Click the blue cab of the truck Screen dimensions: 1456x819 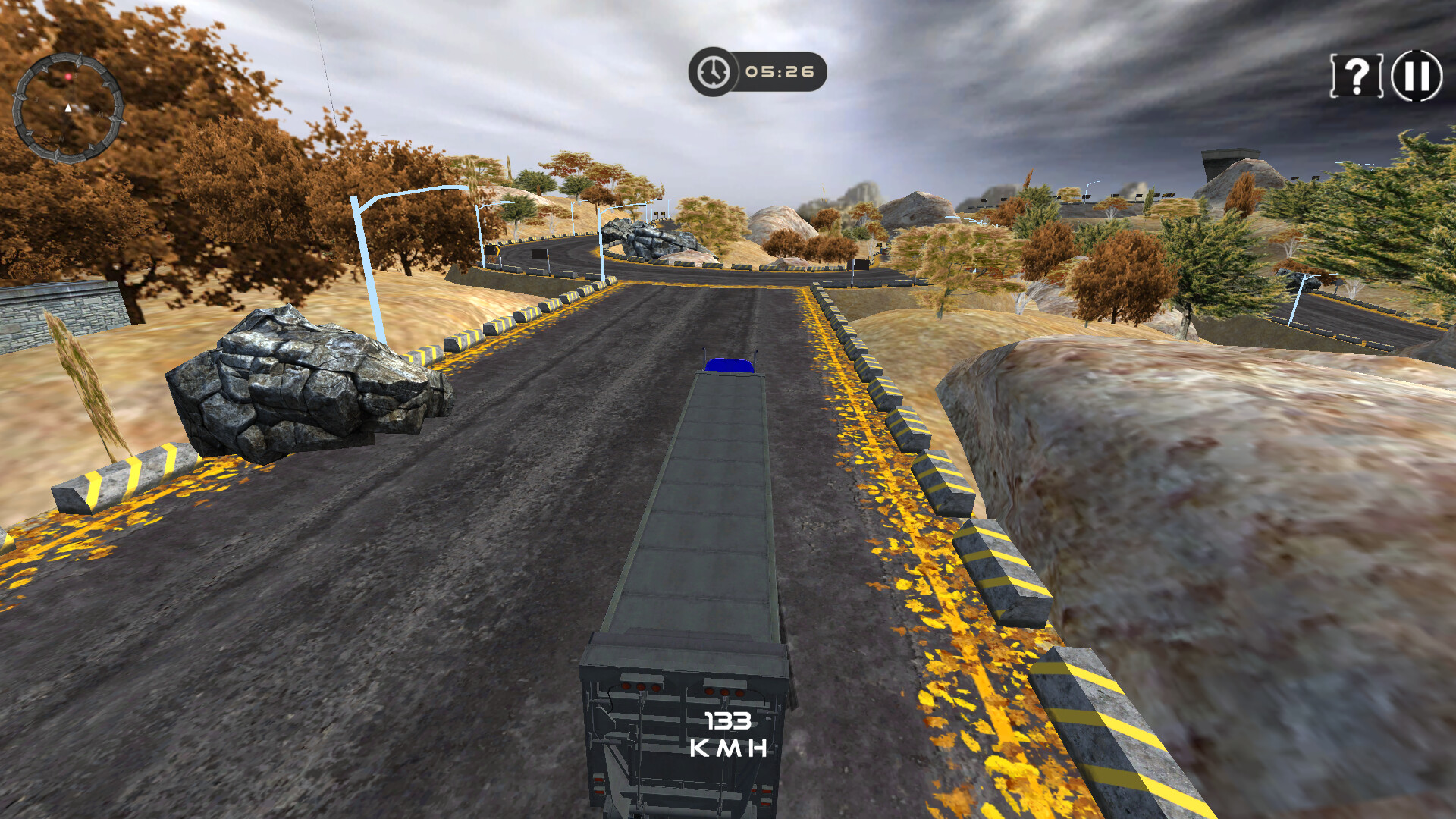730,365
